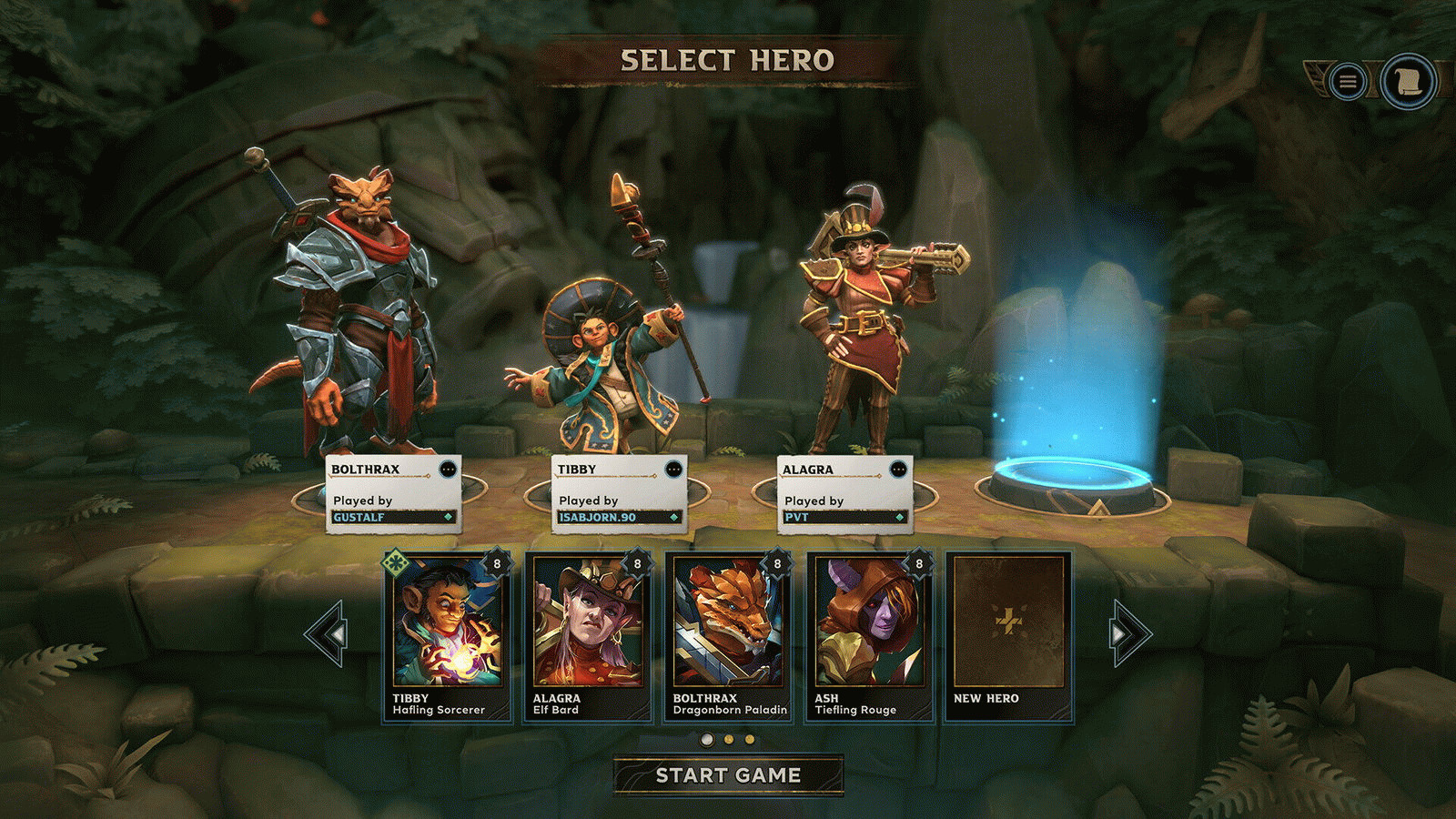Open options (...) on Alagra's nameplate

(x=897, y=467)
